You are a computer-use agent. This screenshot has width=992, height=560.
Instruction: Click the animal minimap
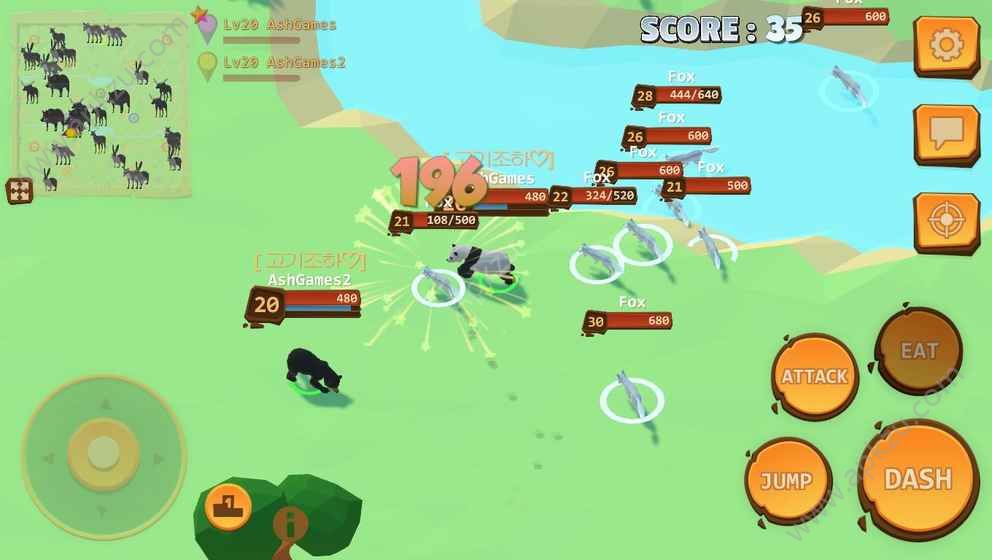100,105
